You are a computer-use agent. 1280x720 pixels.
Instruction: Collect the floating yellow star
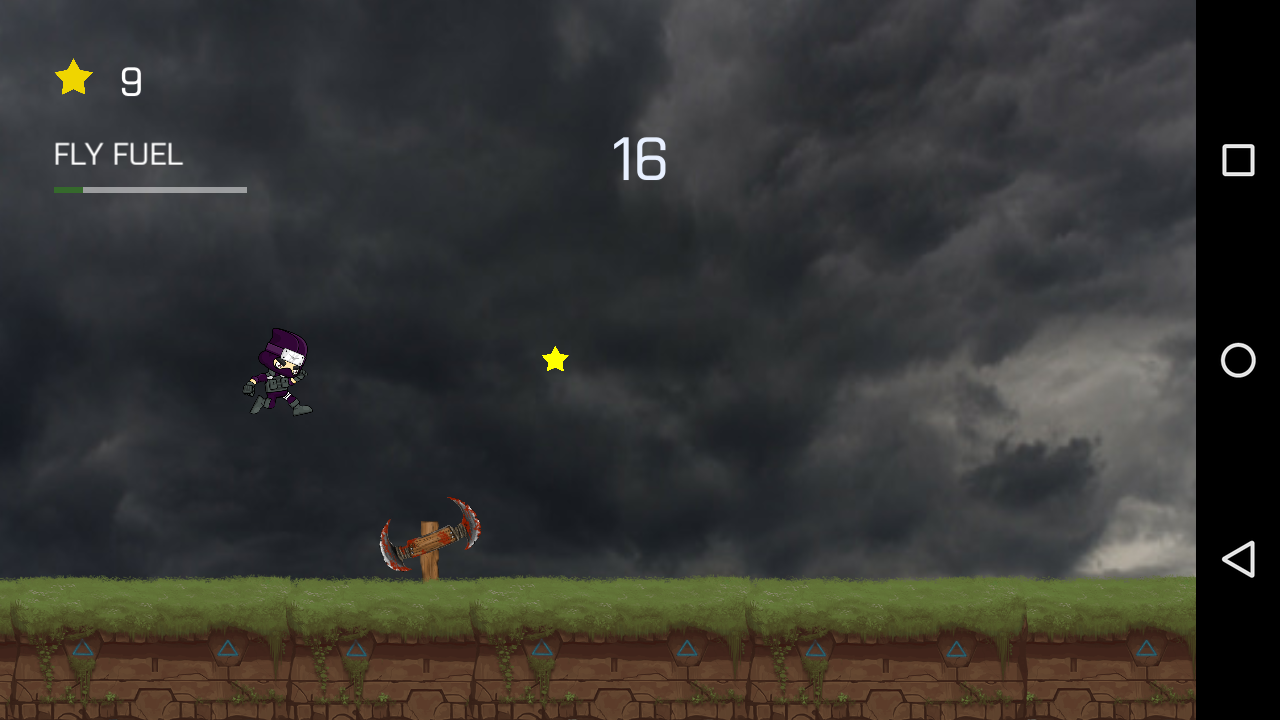556,360
